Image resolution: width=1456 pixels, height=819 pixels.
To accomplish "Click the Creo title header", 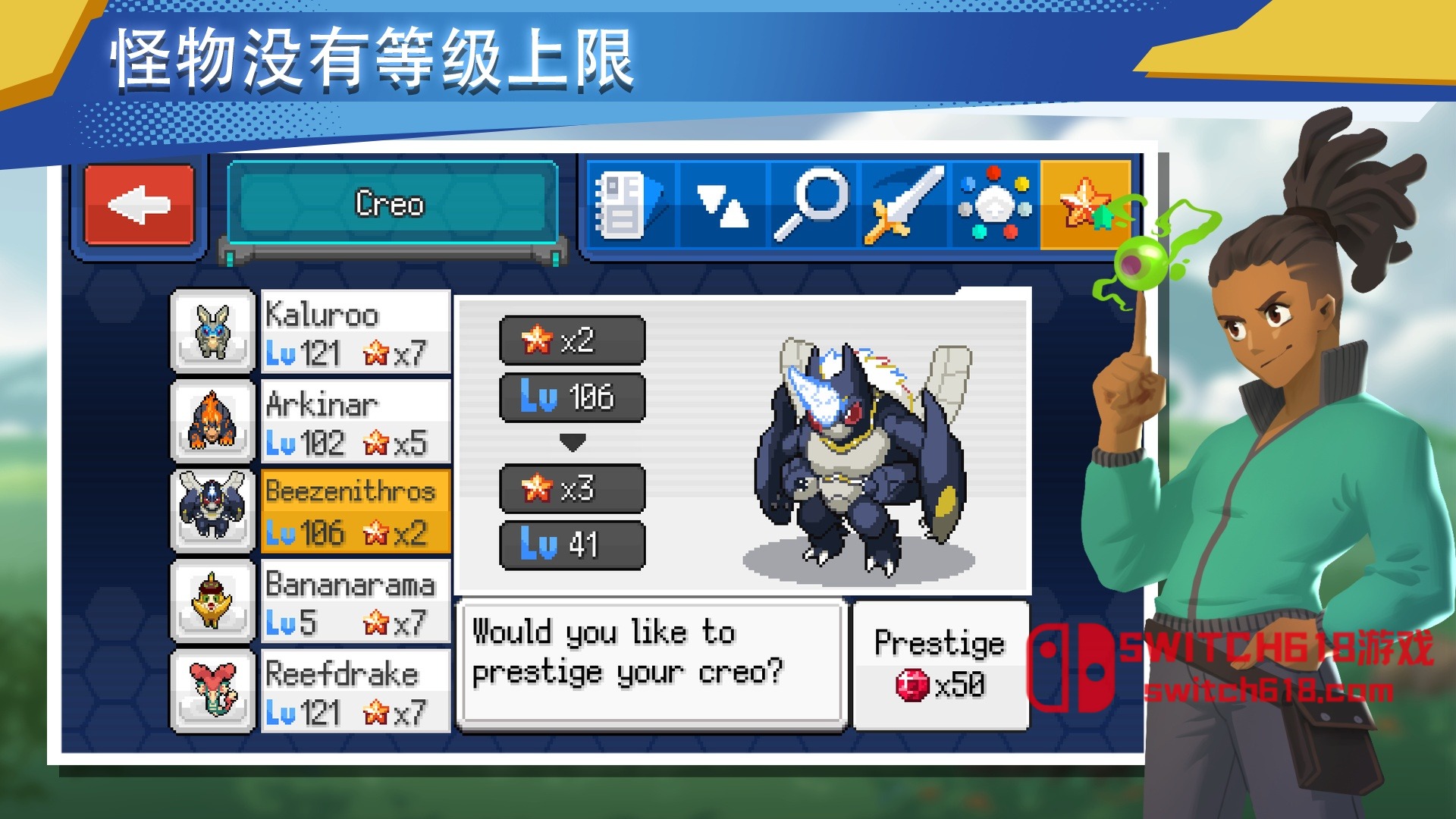I will 391,203.
